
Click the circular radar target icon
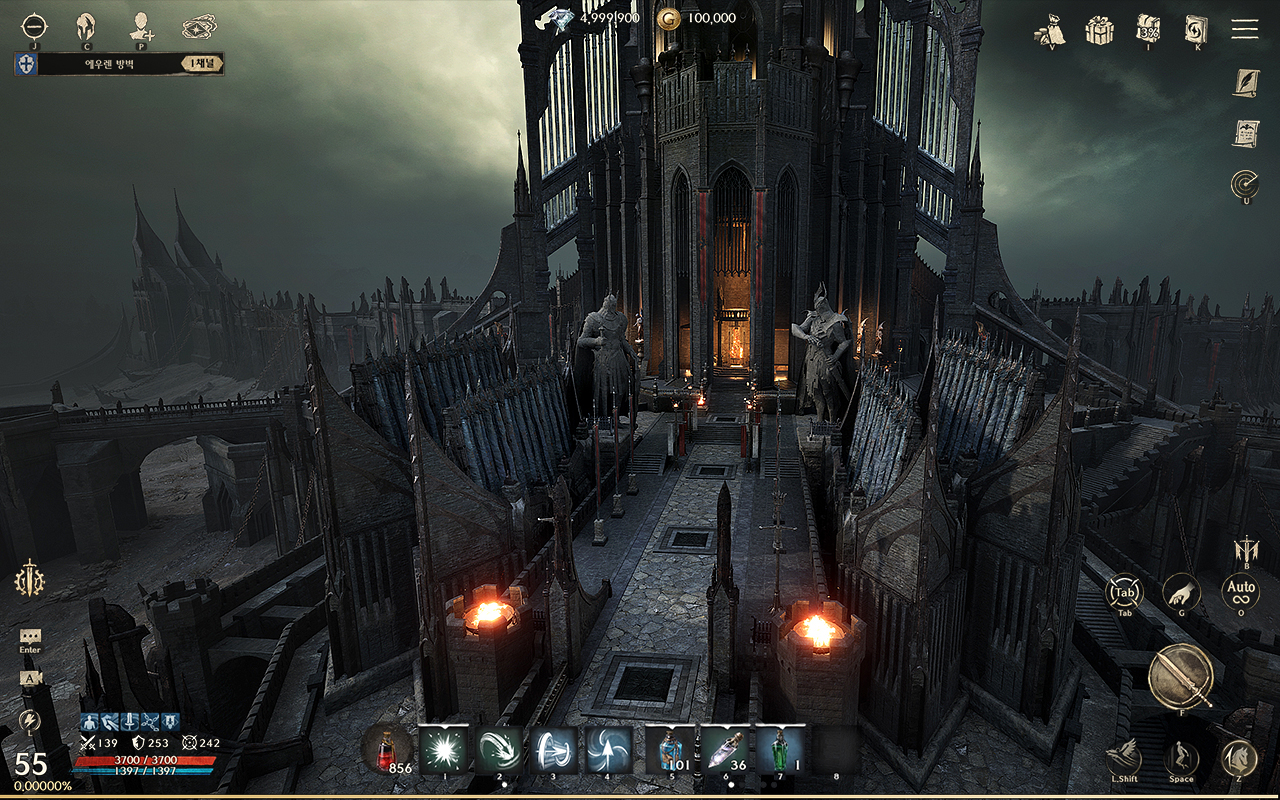point(1244,184)
